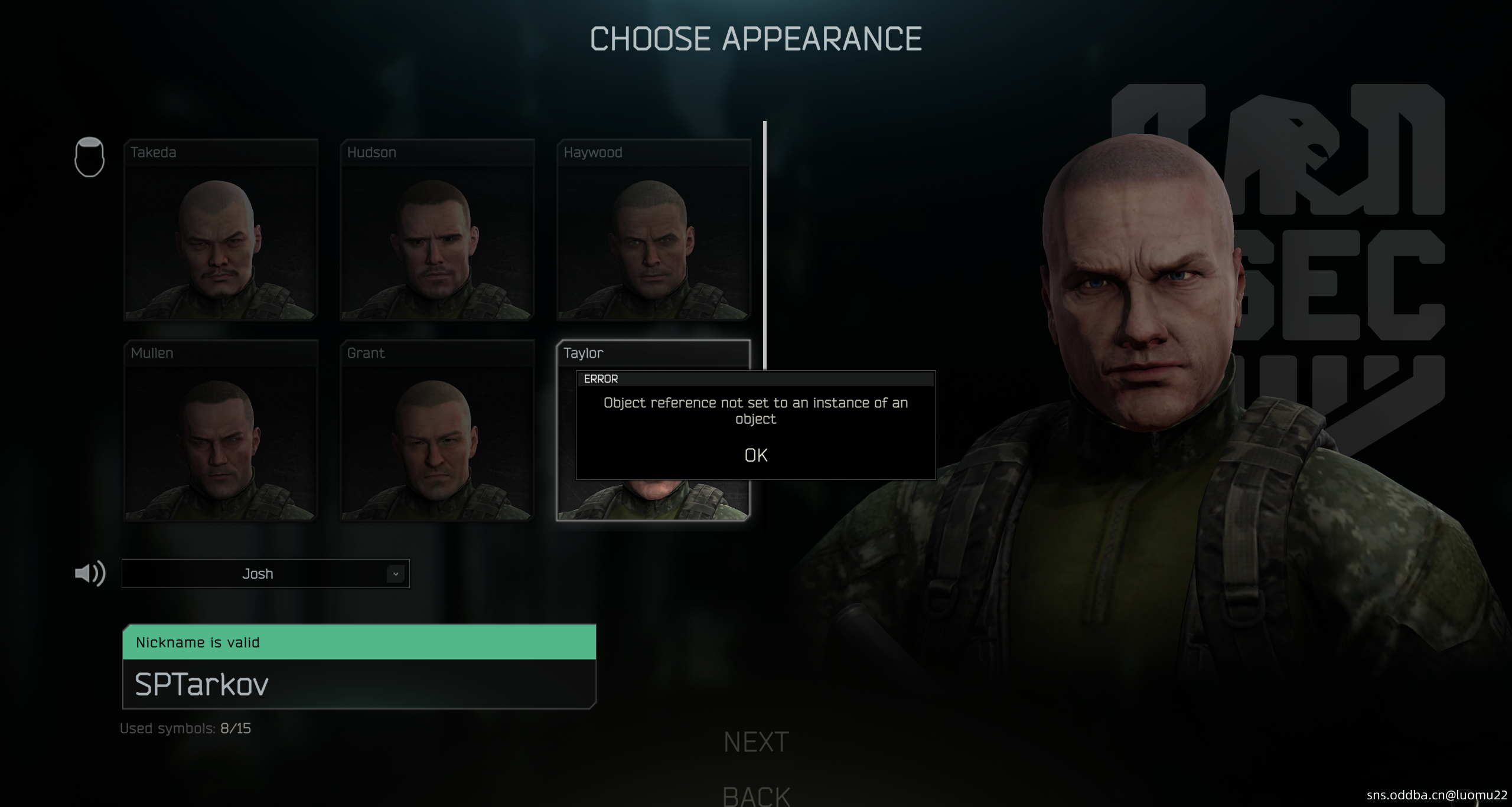Play the voice sample speaker icon
Screen dimensions: 1512x807
tap(90, 573)
